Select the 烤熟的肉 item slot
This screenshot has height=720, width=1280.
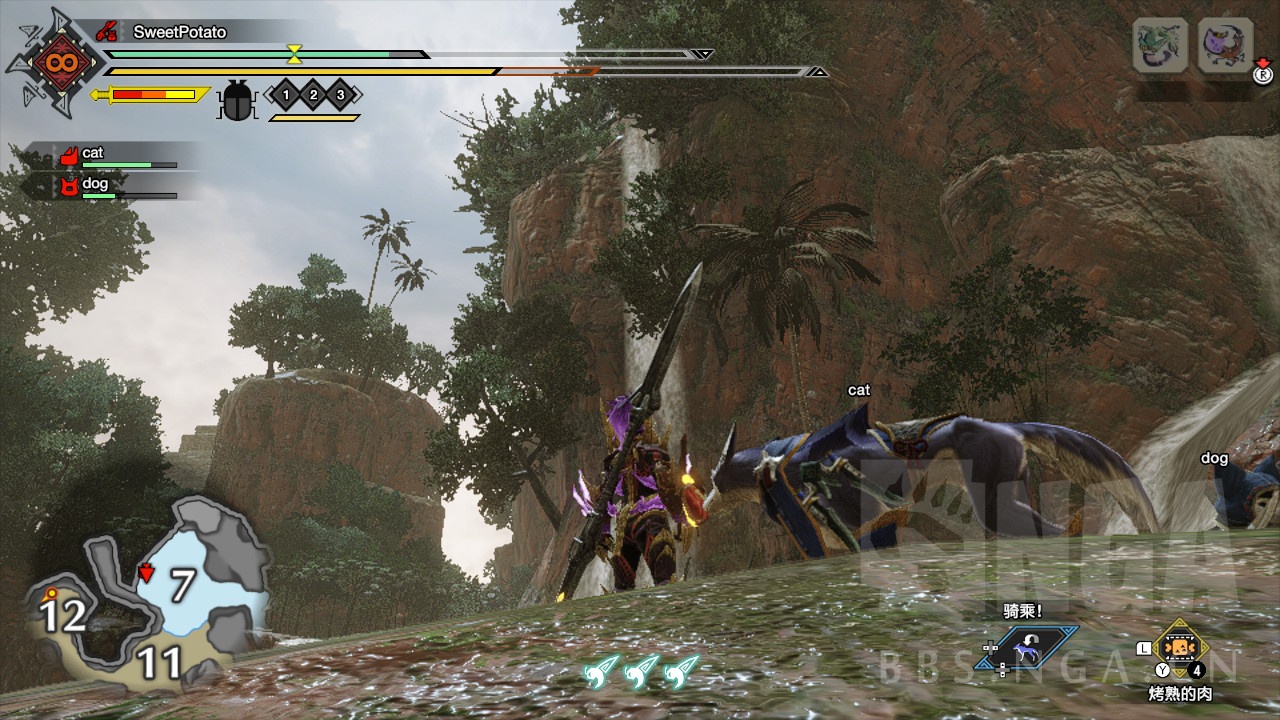click(x=1181, y=647)
